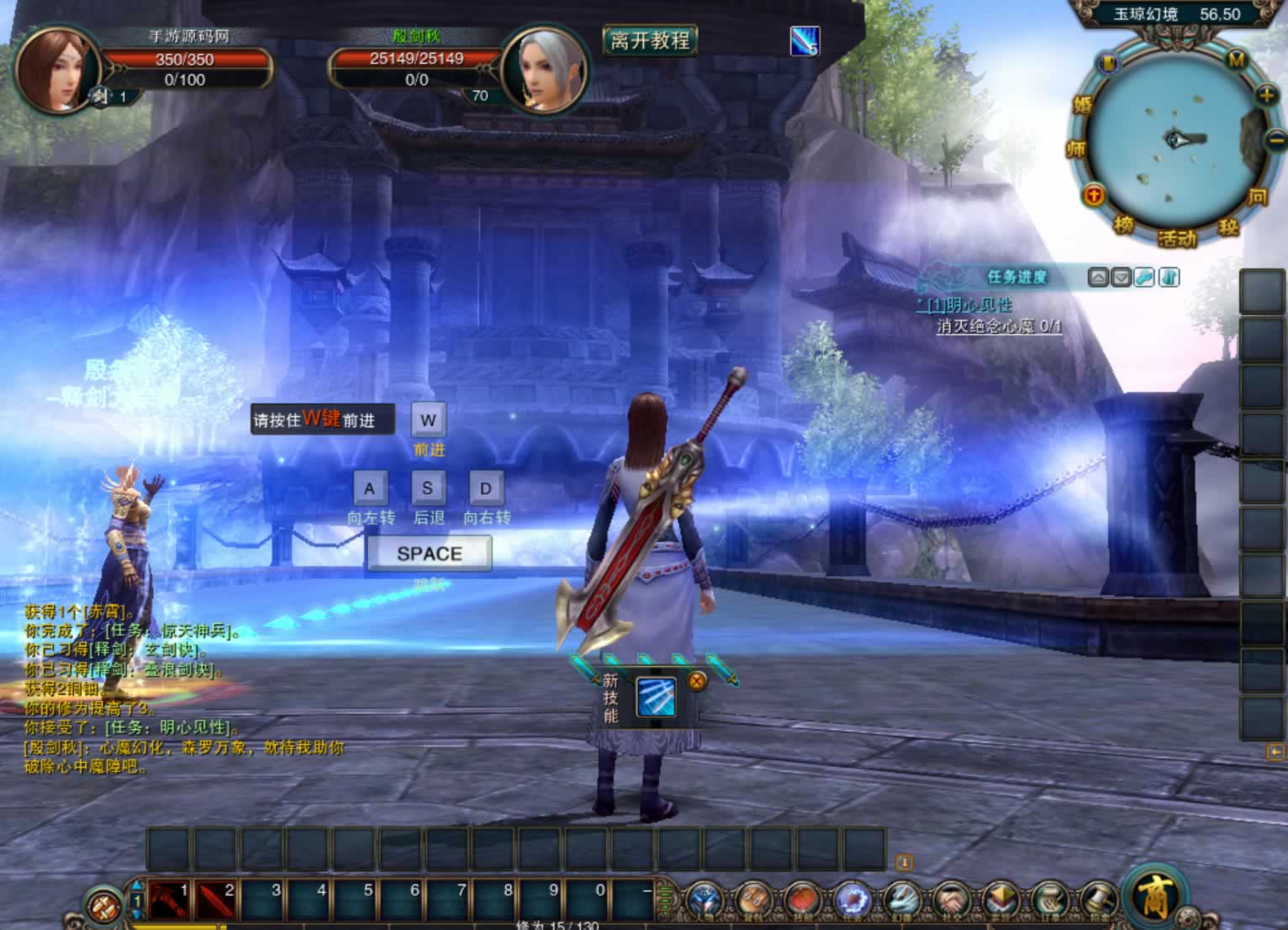
Task: Open the 人物 character menu
Action: (703, 901)
